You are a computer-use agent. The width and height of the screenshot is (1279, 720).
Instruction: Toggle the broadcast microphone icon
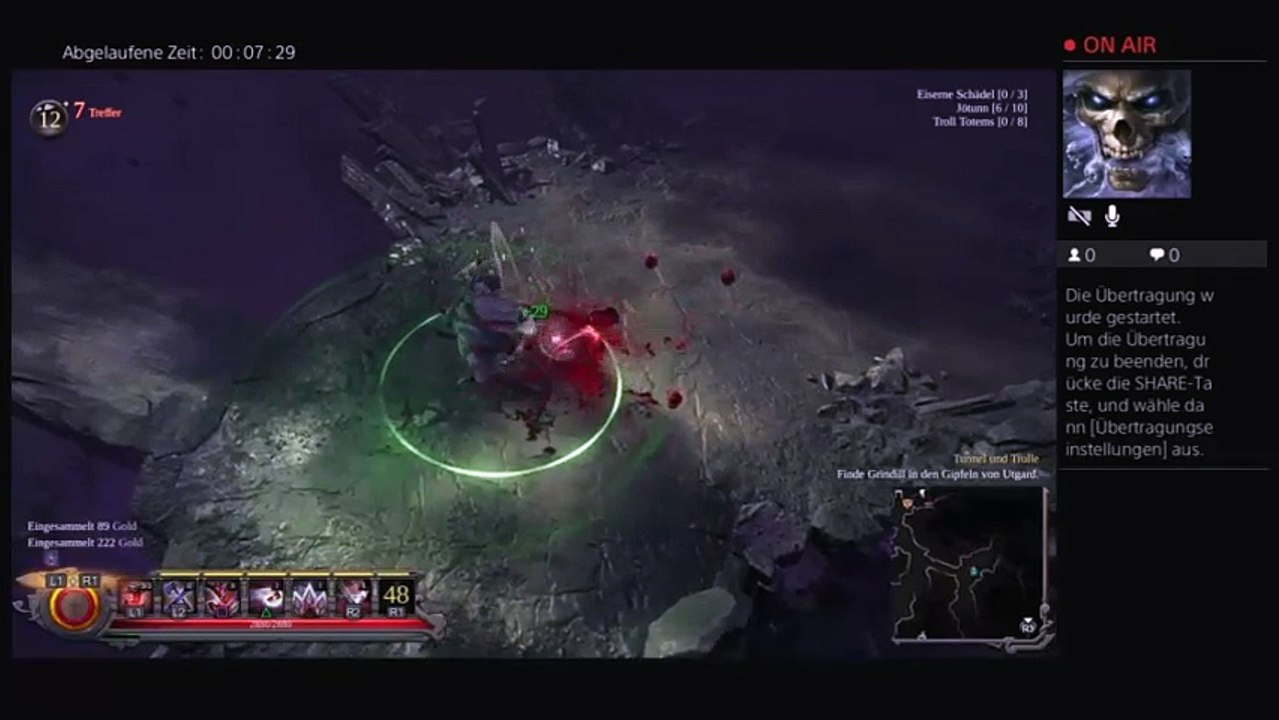[1112, 216]
